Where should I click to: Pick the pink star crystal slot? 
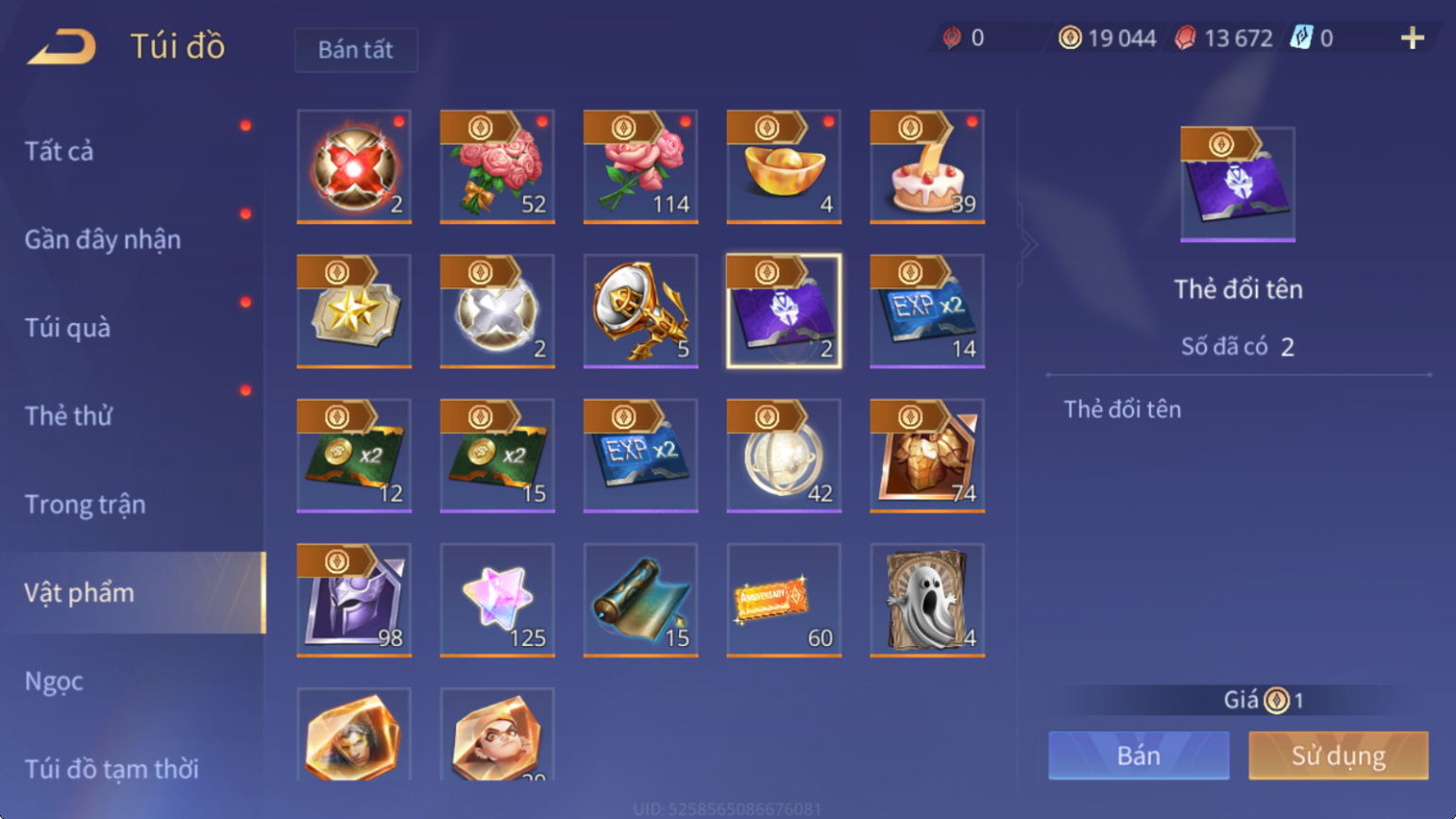[498, 600]
